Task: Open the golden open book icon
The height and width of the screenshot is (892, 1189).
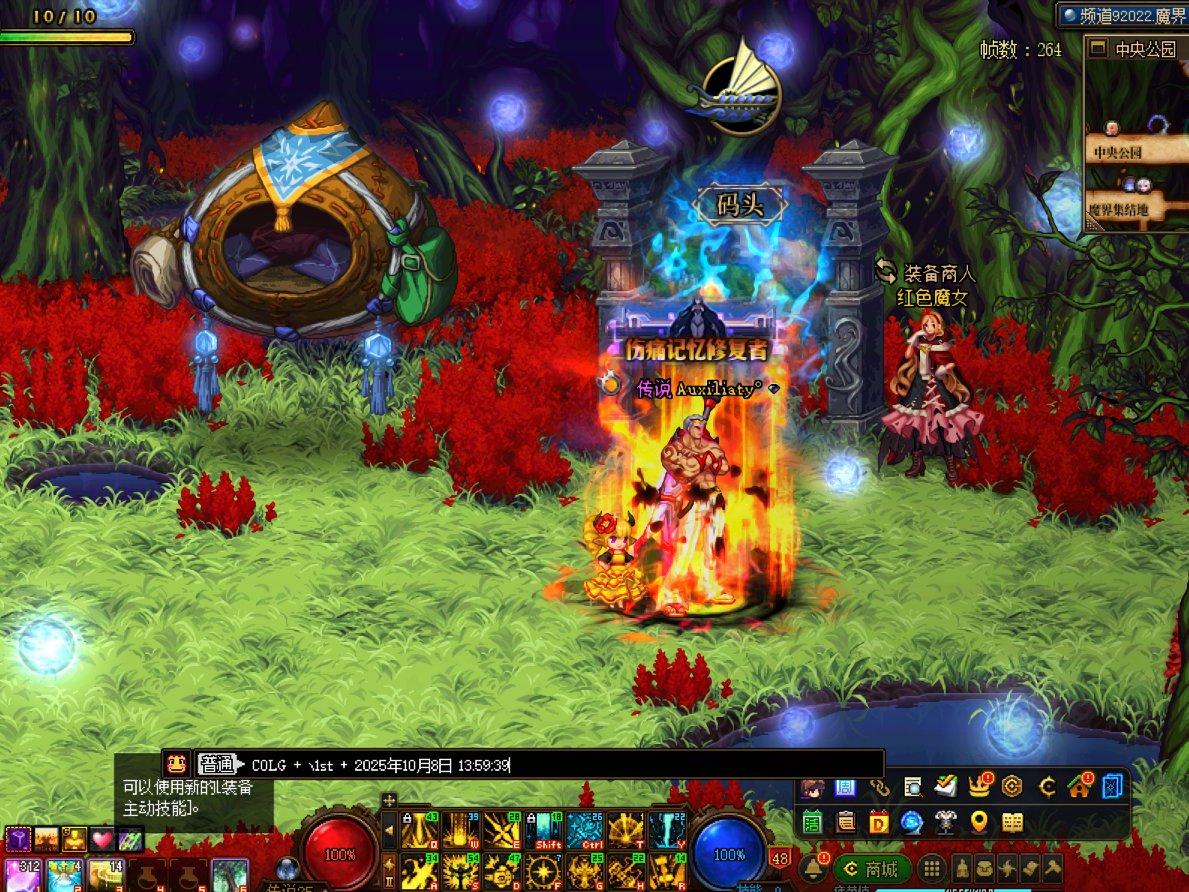Action: click(1013, 822)
